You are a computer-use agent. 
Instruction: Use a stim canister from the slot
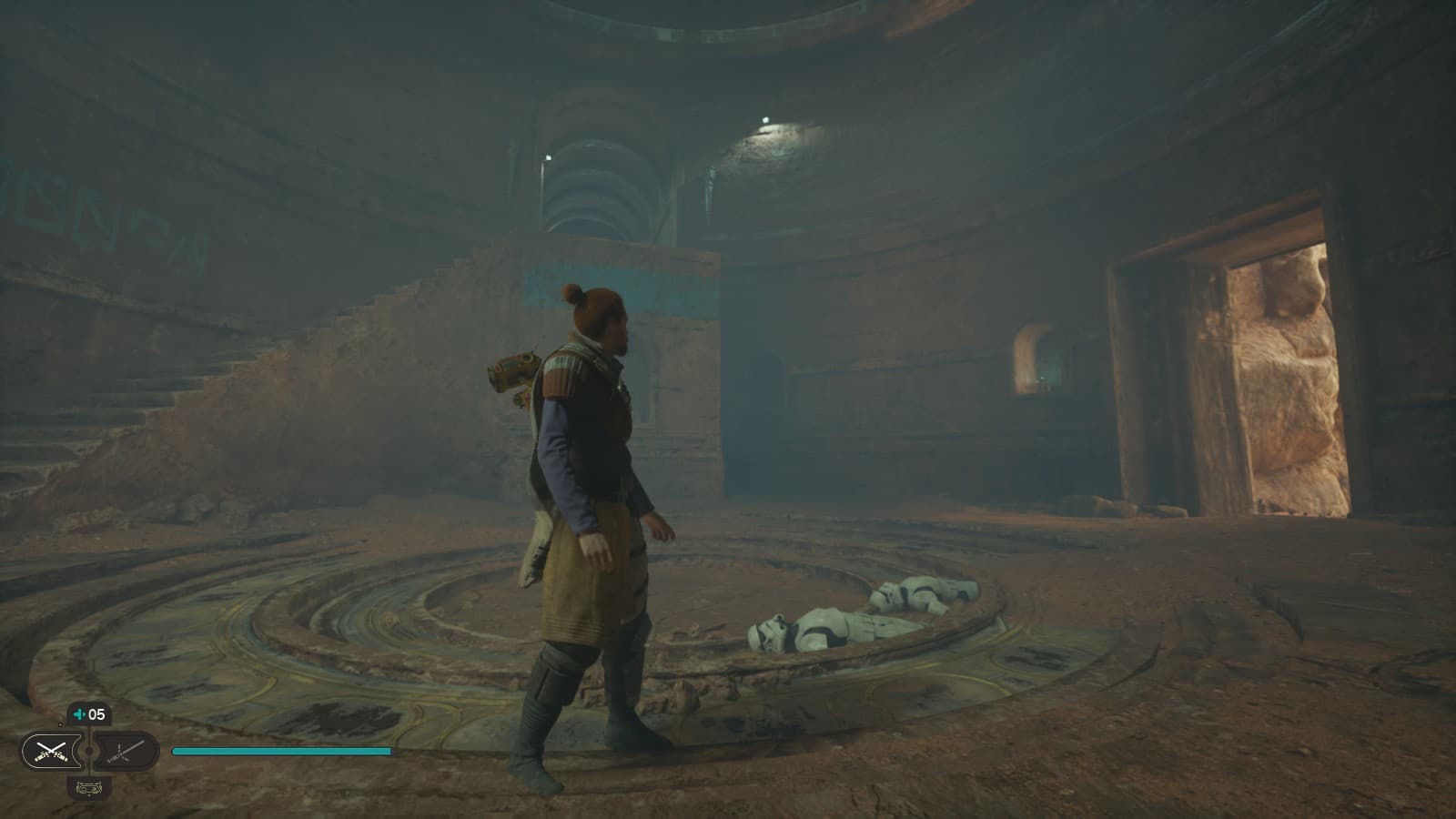point(89,715)
